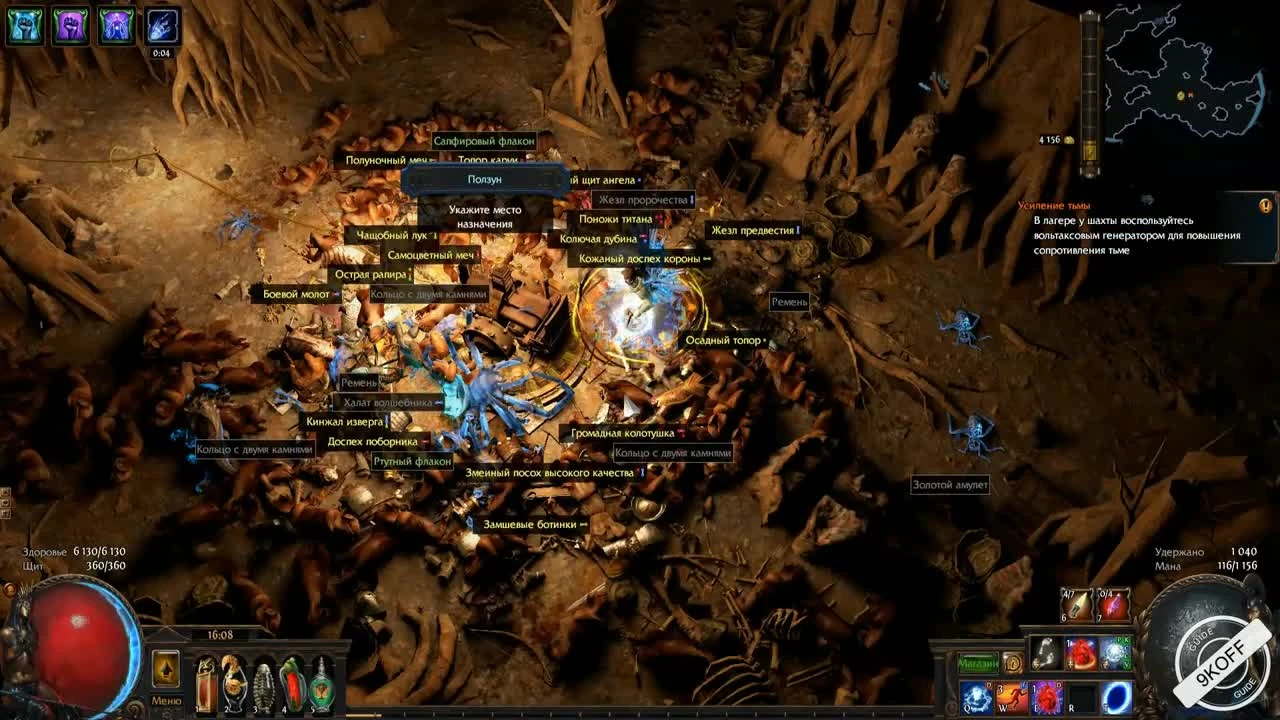Image resolution: width=1280 pixels, height=720 pixels.
Task: Select the ice spell skill bound to Q
Action: [976, 699]
